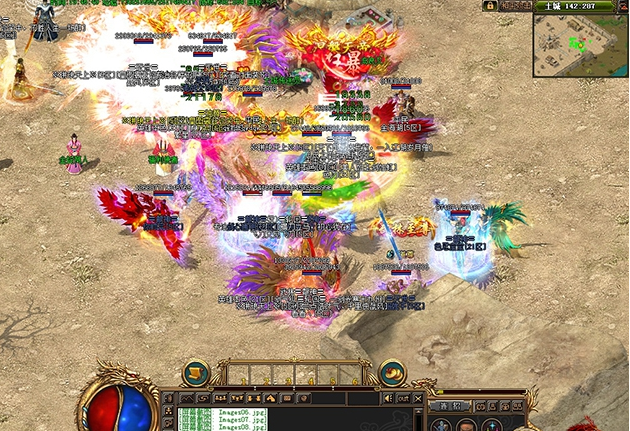Click the round orange button right of the hotbar
Image resolution: width=630 pixels, height=431 pixels.
pyautogui.click(x=392, y=372)
